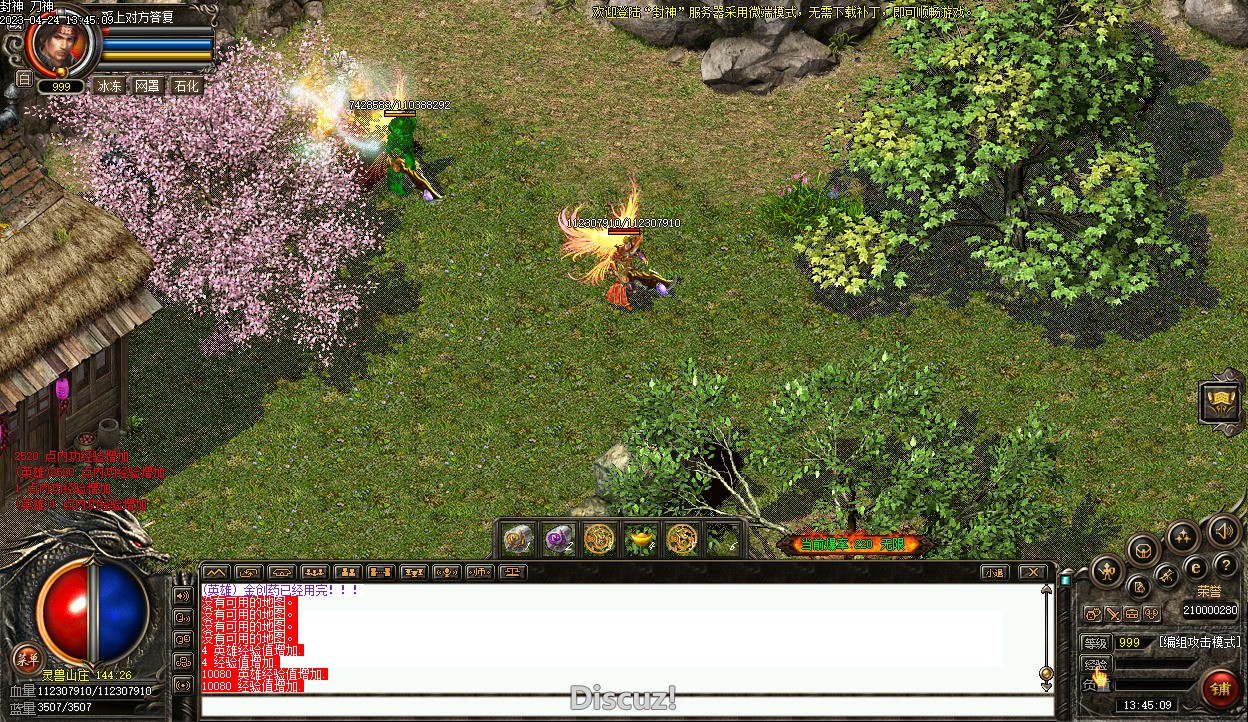Viewport: 1248px width, 722px height.
Task: Click the 网罩 status button
Action: pos(148,86)
